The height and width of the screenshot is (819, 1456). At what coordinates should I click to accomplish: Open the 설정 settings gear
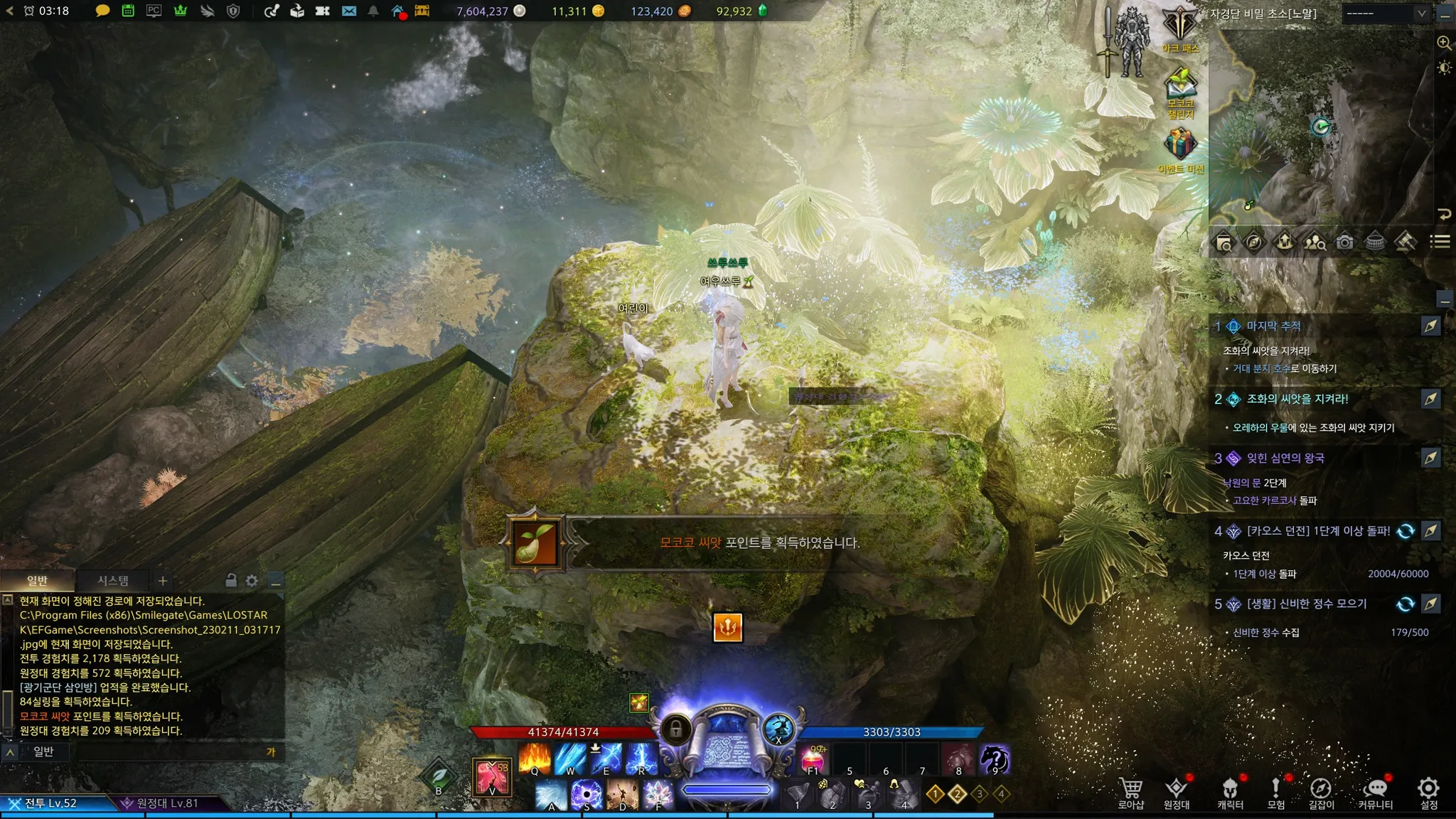pos(1428,792)
